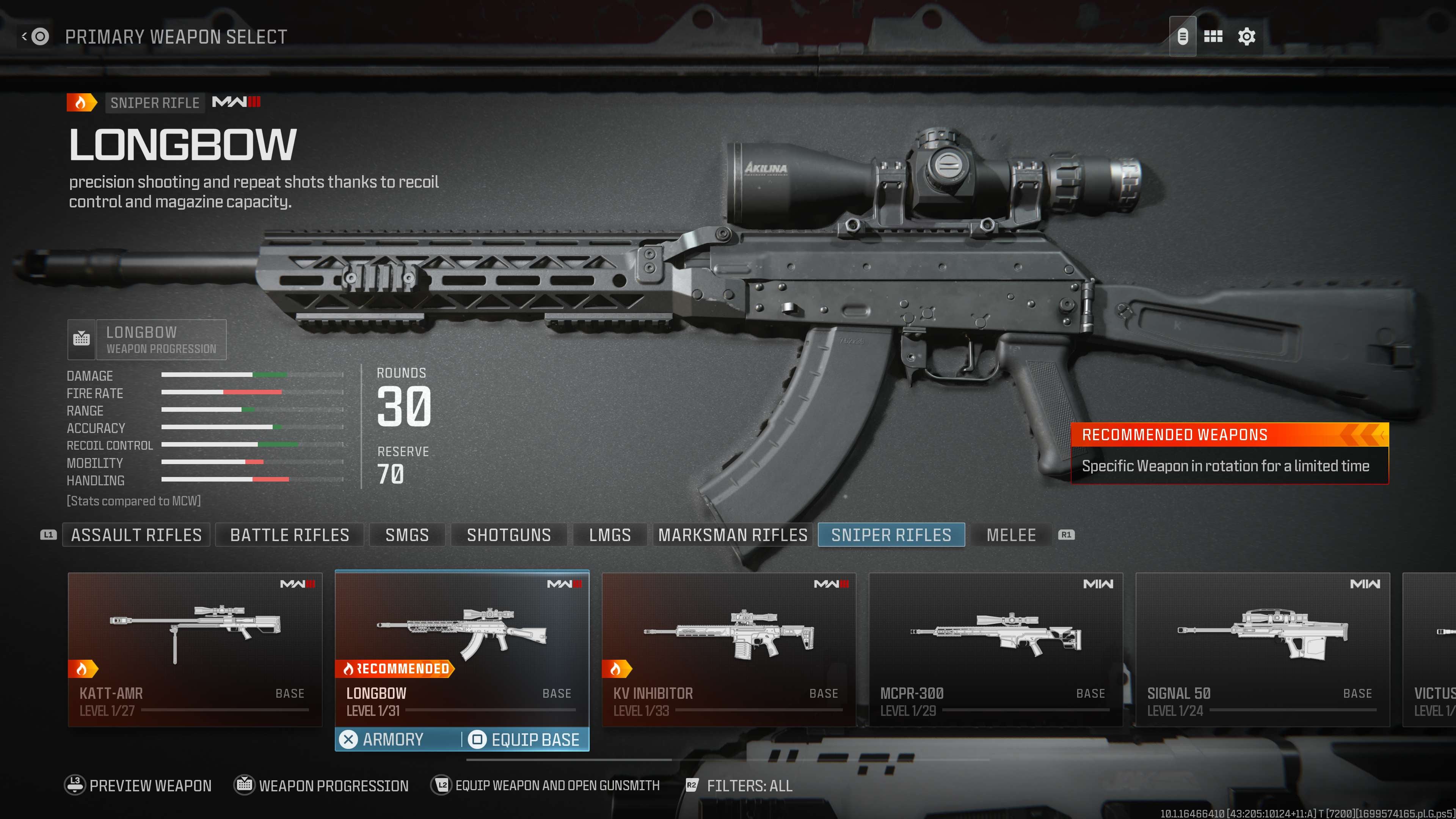Image resolution: width=1456 pixels, height=819 pixels.
Task: Select the Sniper Rifles tab
Action: pyautogui.click(x=891, y=535)
